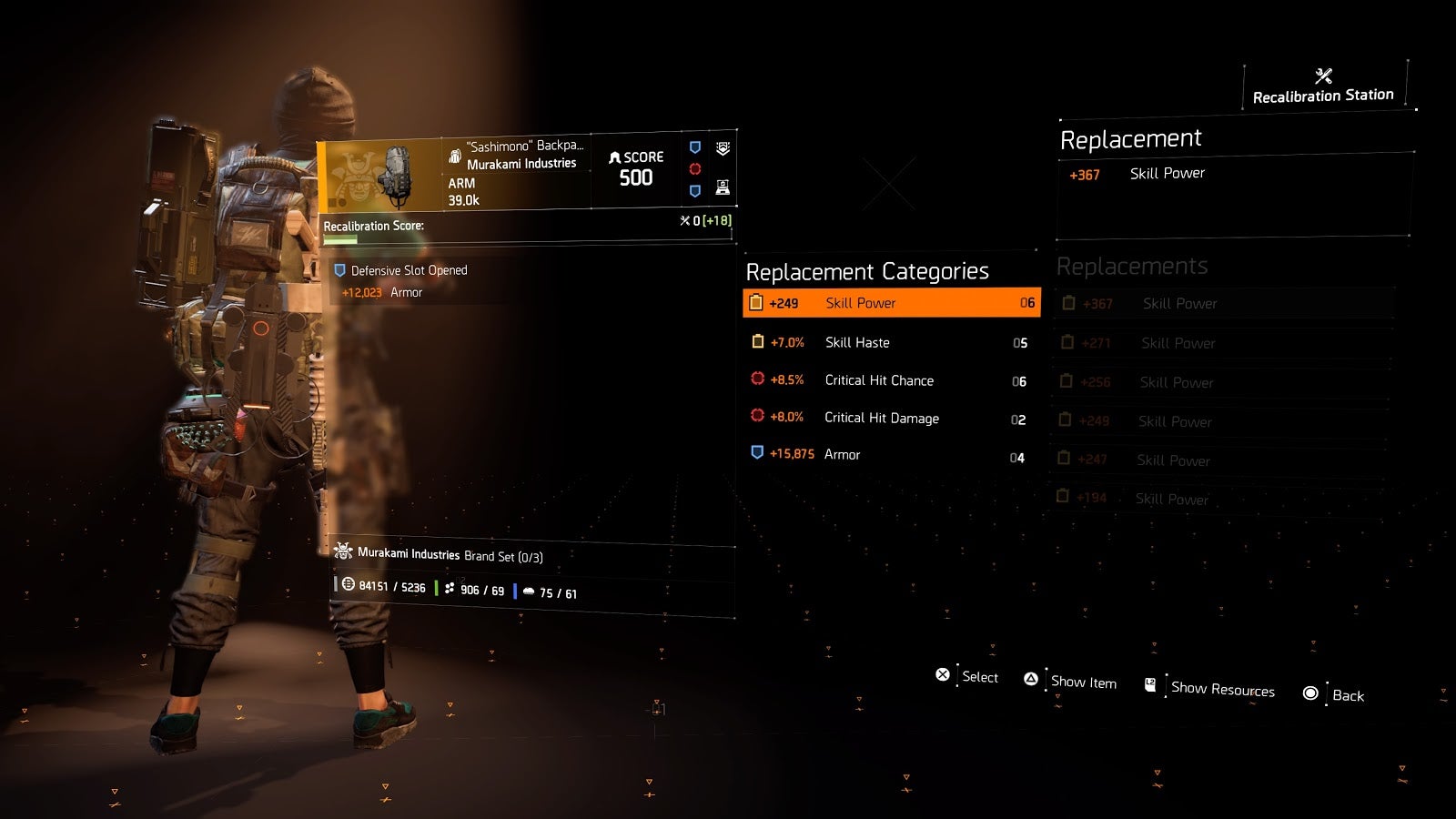Click the Sashimono Backpack item card
Image resolution: width=1456 pixels, height=819 pixels.
[526, 173]
